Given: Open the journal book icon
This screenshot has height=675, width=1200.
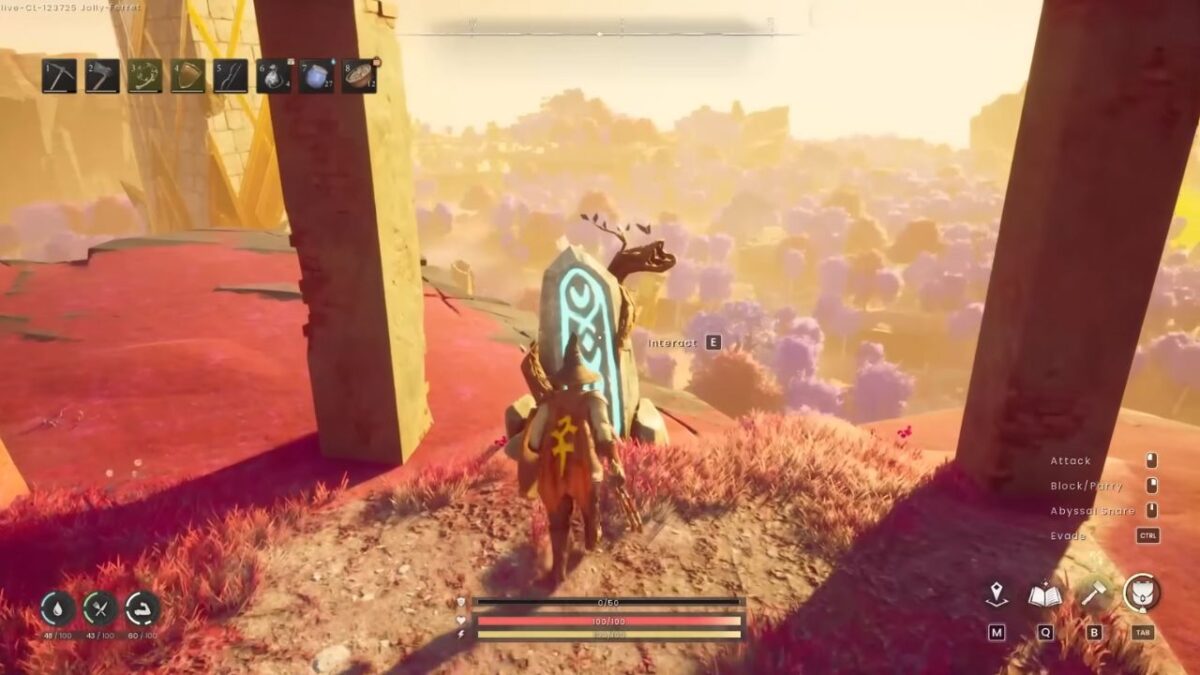Looking at the screenshot, I should tap(1044, 595).
